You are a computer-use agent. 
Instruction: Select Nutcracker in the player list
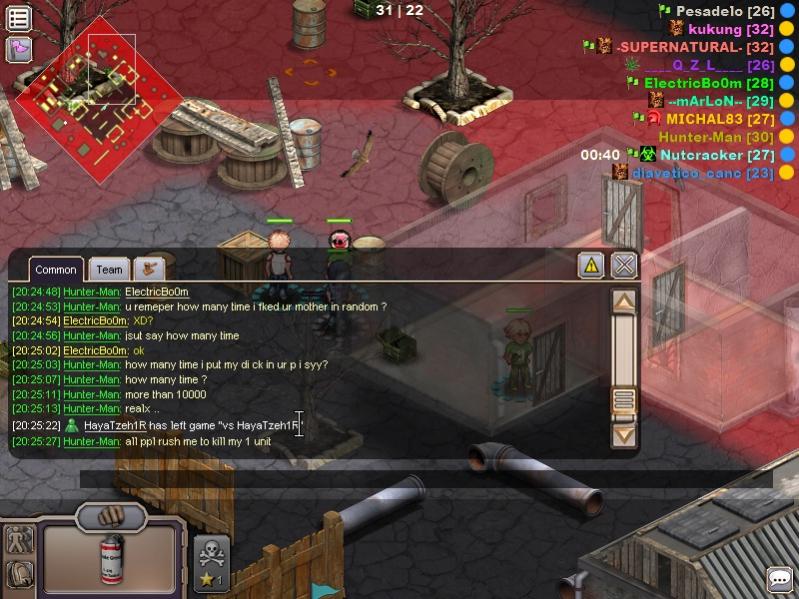[701, 155]
